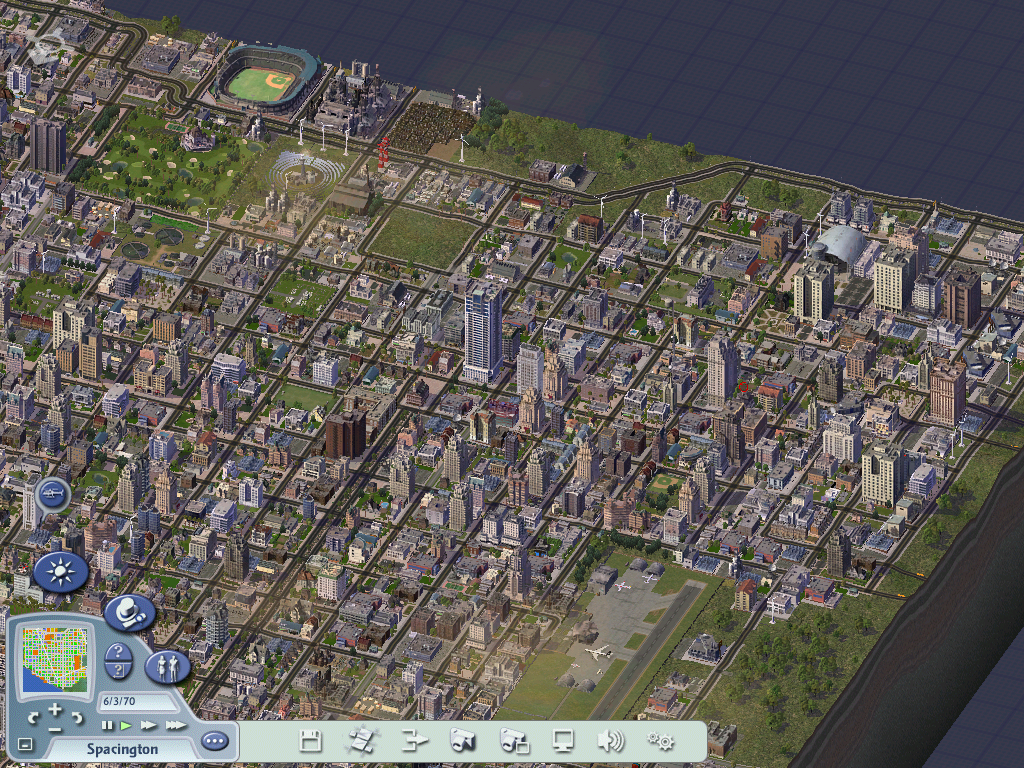Close the options bar with the ellipsis button
This screenshot has height=768, width=1024.
click(215, 741)
